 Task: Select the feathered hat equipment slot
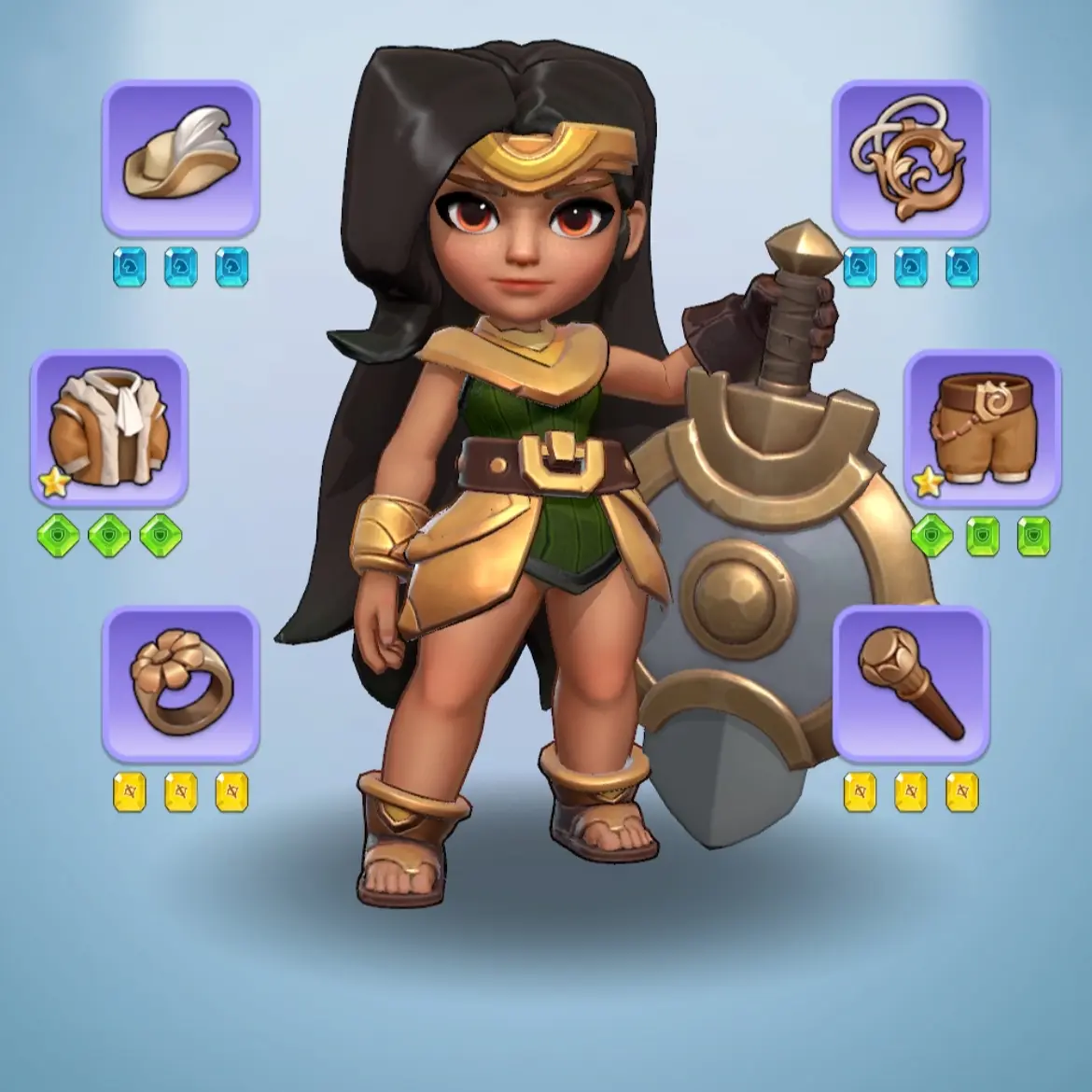pyautogui.click(x=180, y=159)
